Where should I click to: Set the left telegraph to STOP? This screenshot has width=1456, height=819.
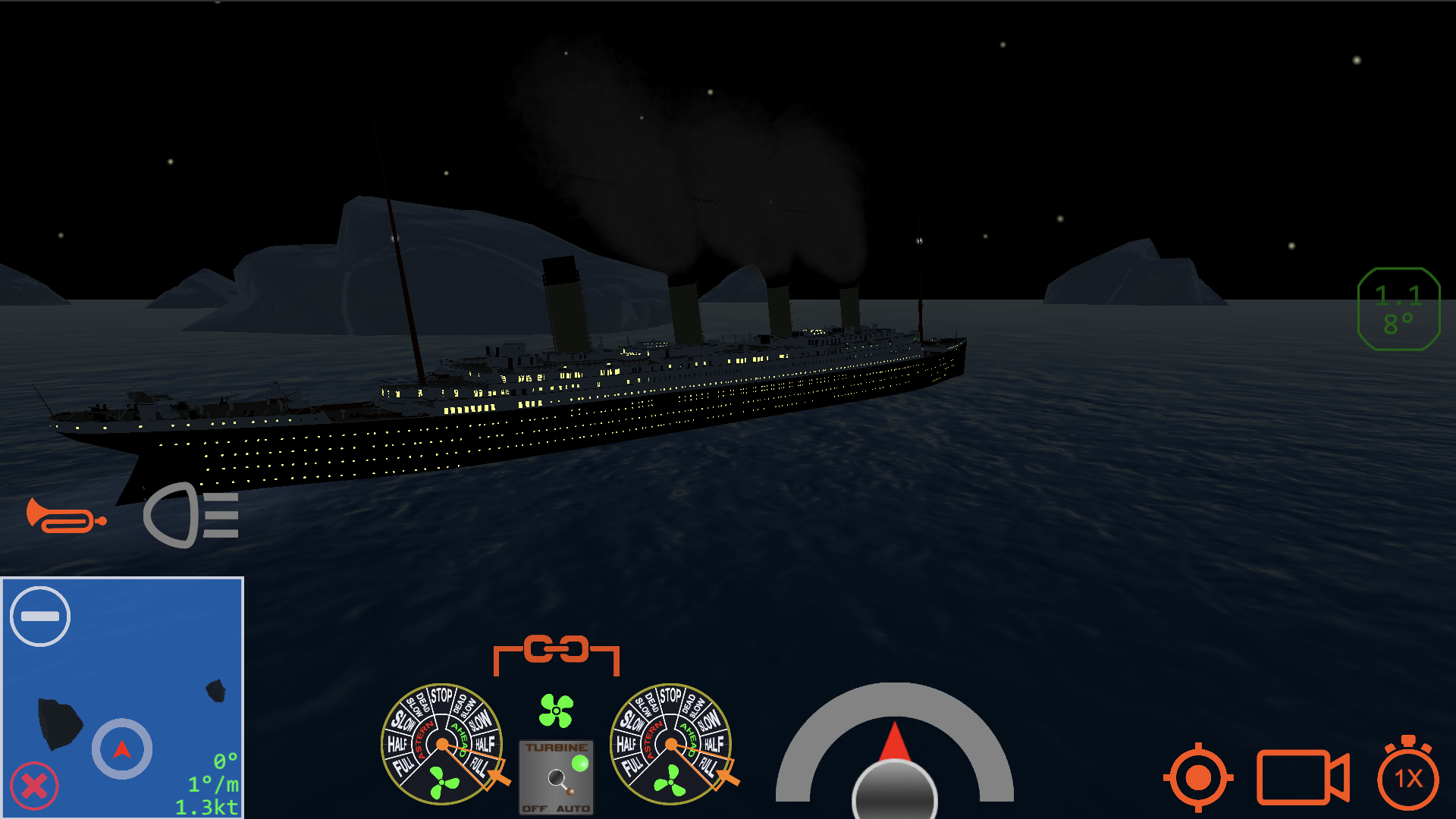[441, 695]
